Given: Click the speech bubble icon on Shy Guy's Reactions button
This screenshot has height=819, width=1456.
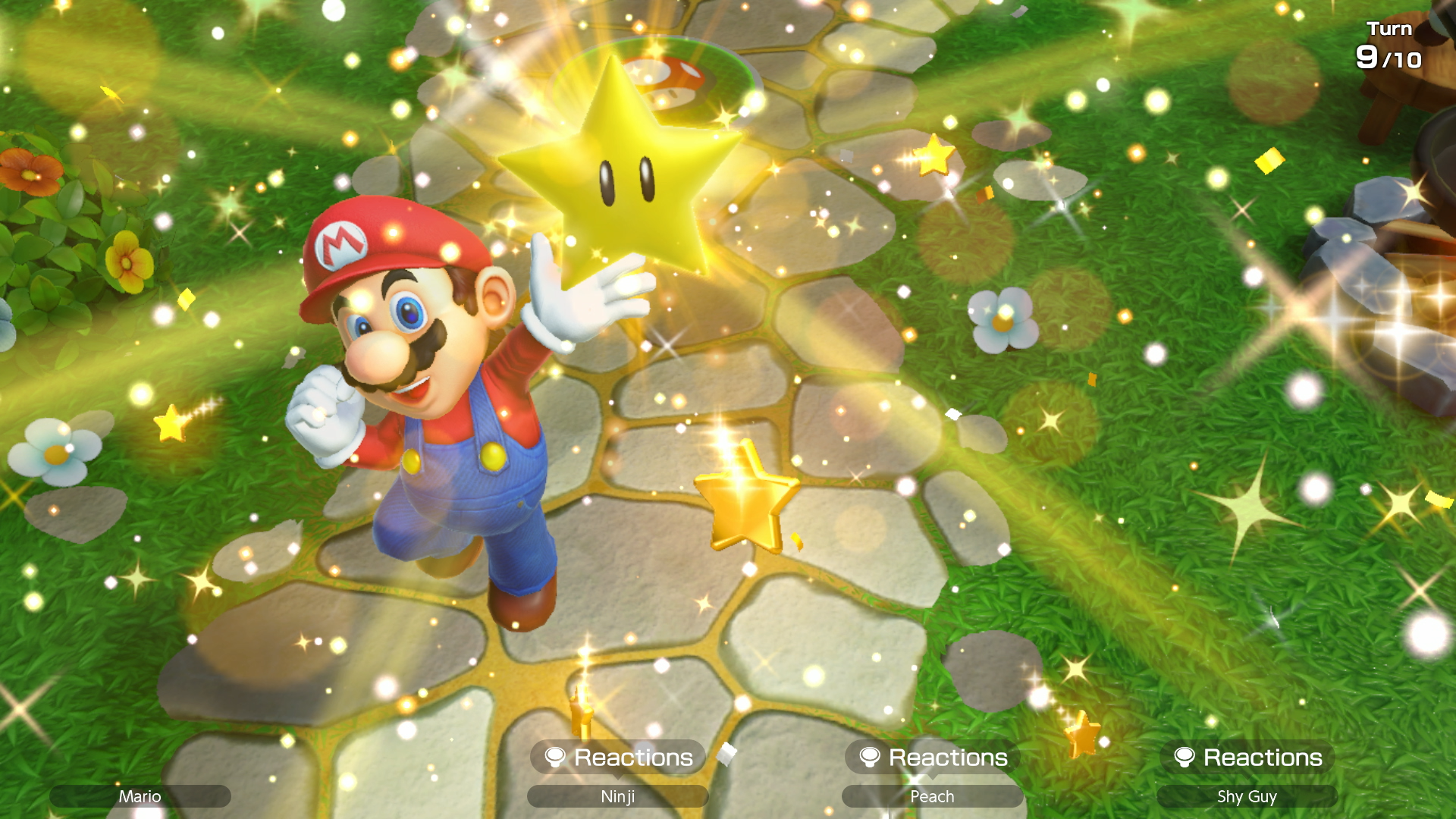Looking at the screenshot, I should click(x=1185, y=758).
